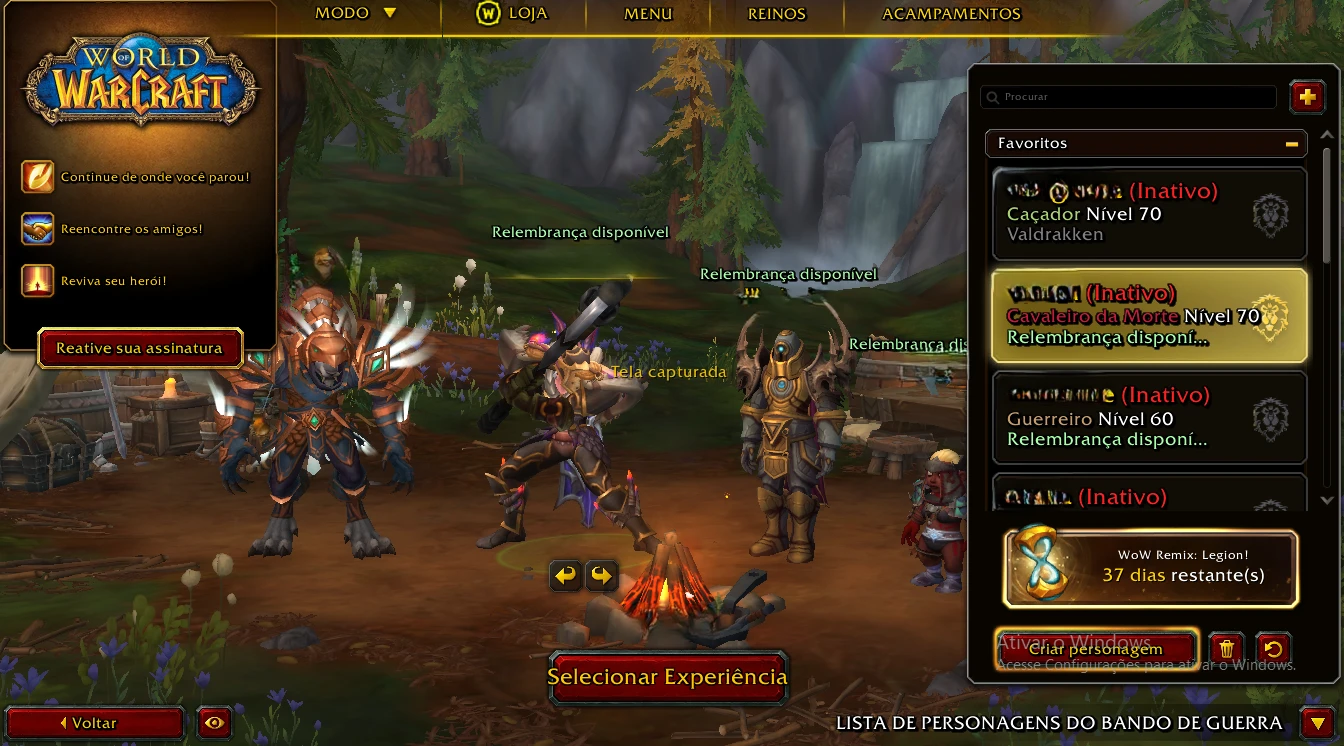Viewport: 1344px width, 746px height.
Task: Delete a character with the trash icon
Action: click(x=1227, y=648)
